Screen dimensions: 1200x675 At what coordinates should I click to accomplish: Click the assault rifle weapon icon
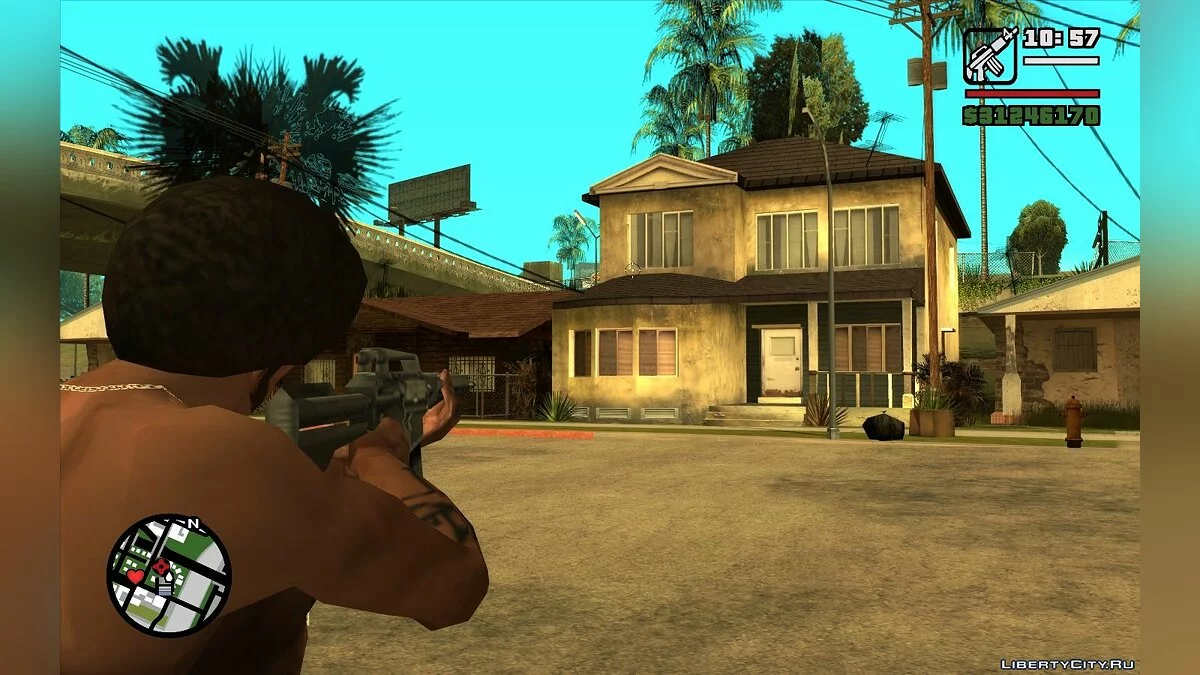(990, 55)
